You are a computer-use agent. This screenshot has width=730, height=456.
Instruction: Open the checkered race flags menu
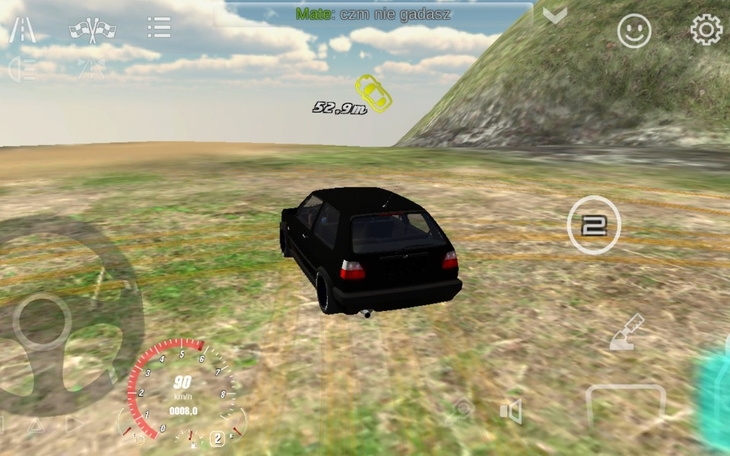click(92, 30)
